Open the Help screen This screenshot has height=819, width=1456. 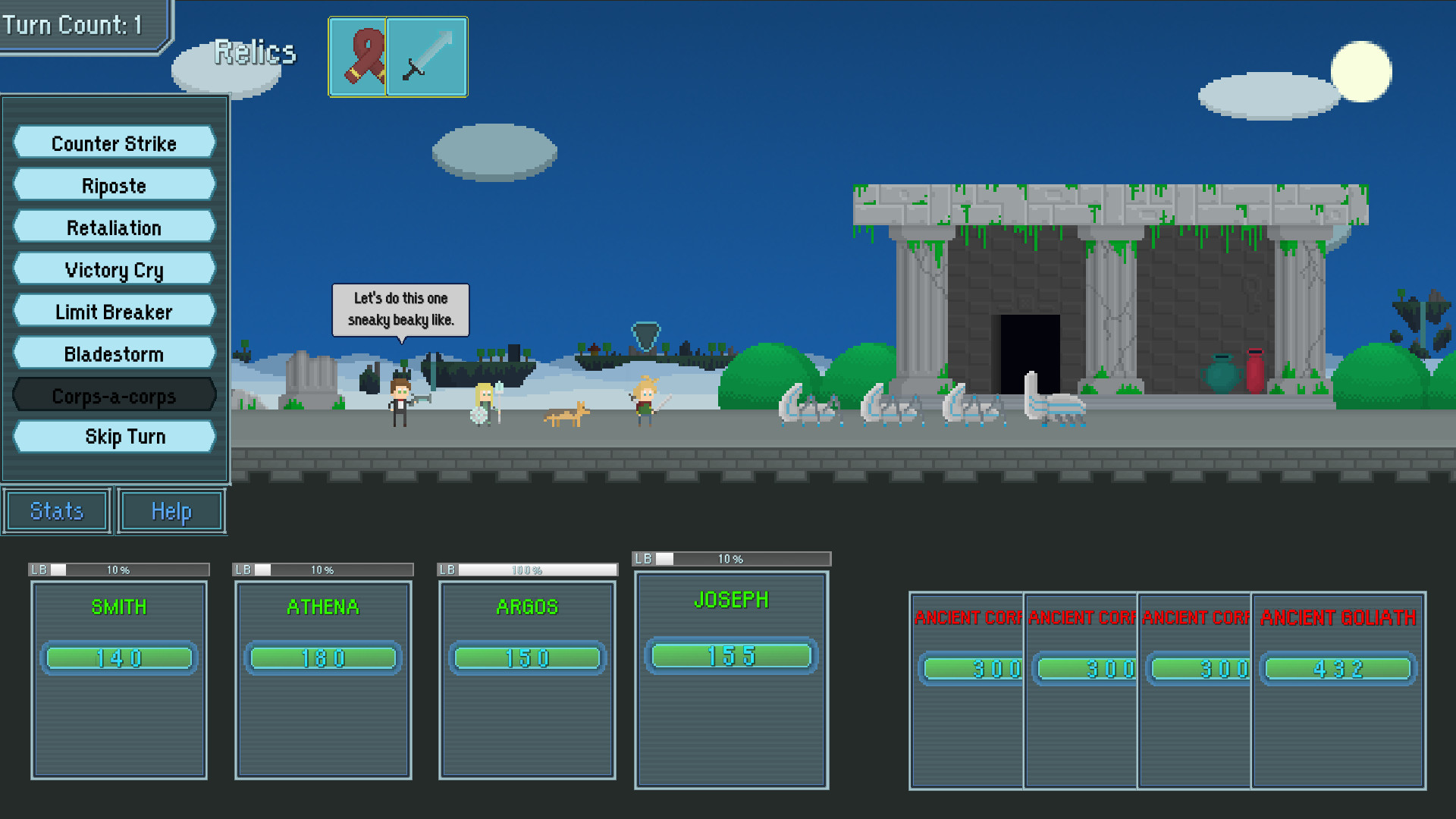pos(170,510)
